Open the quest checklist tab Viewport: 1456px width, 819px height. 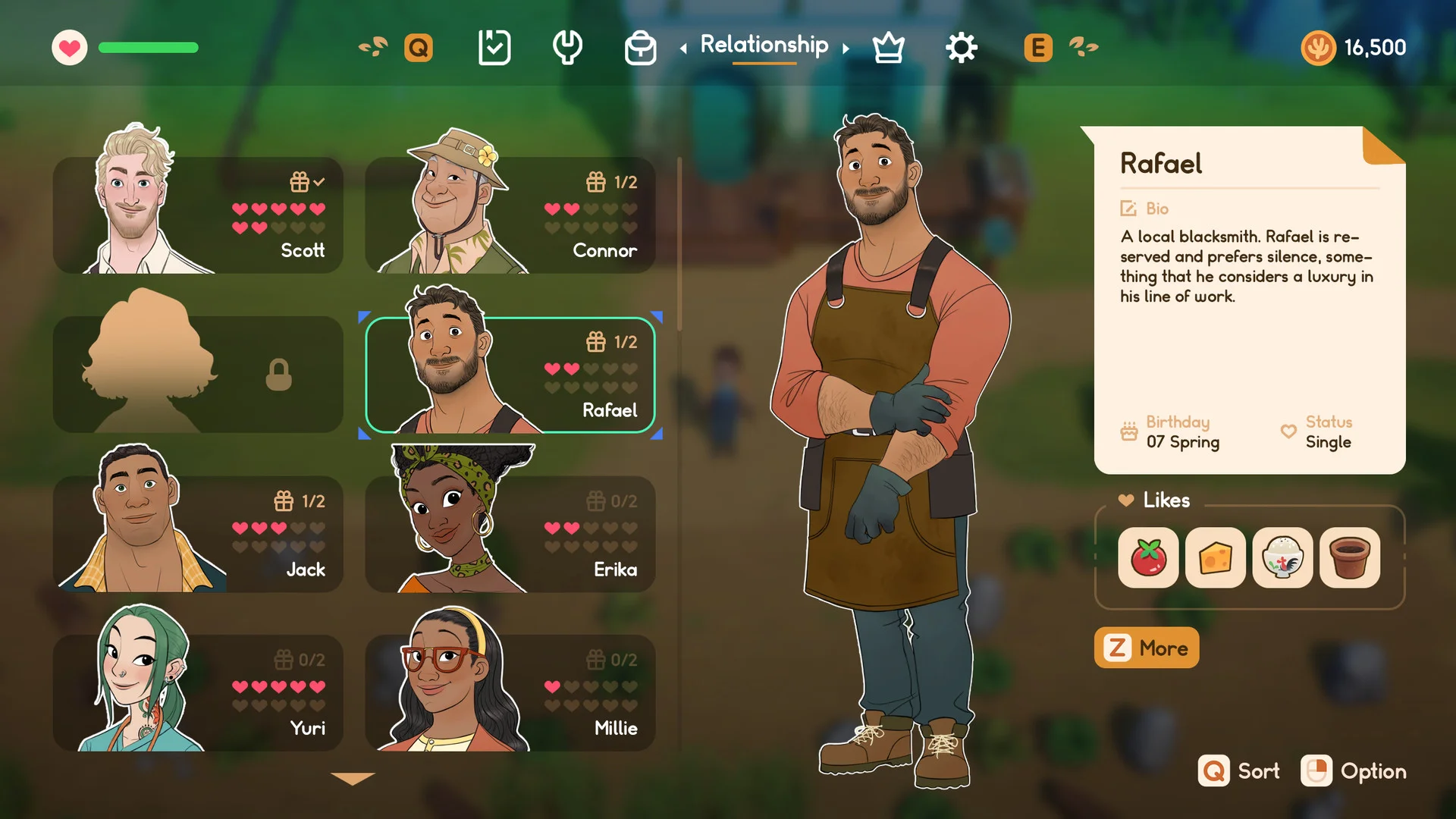494,48
